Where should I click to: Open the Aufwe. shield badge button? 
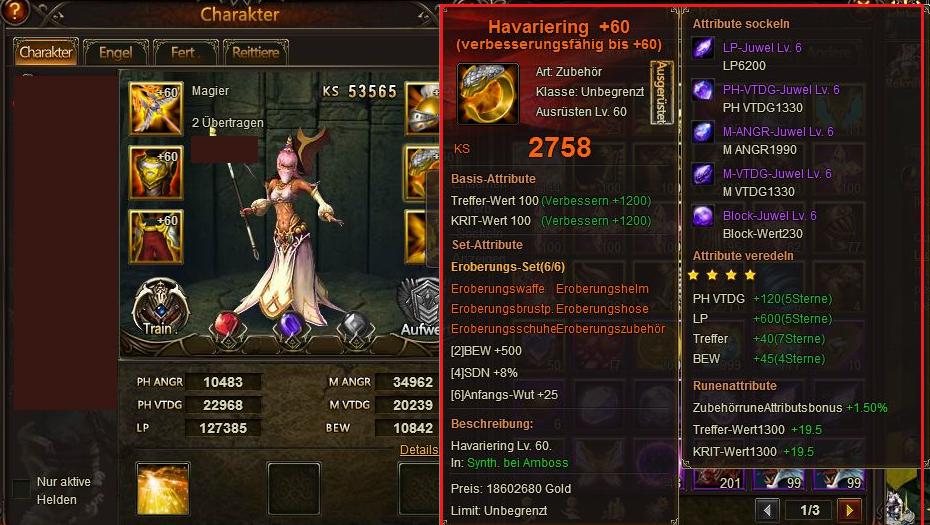pos(420,307)
